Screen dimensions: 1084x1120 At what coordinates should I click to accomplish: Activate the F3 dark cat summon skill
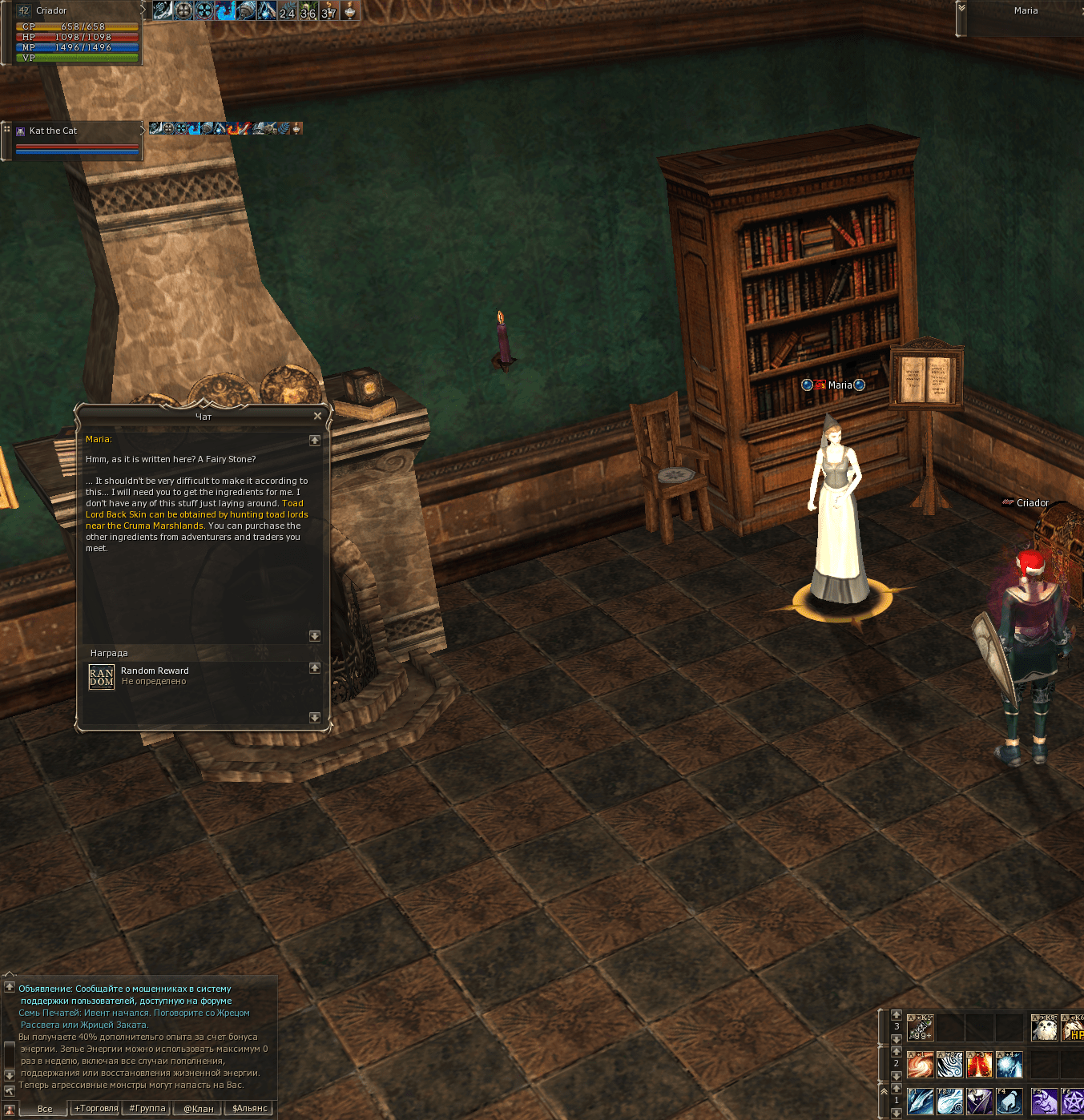980,1101
